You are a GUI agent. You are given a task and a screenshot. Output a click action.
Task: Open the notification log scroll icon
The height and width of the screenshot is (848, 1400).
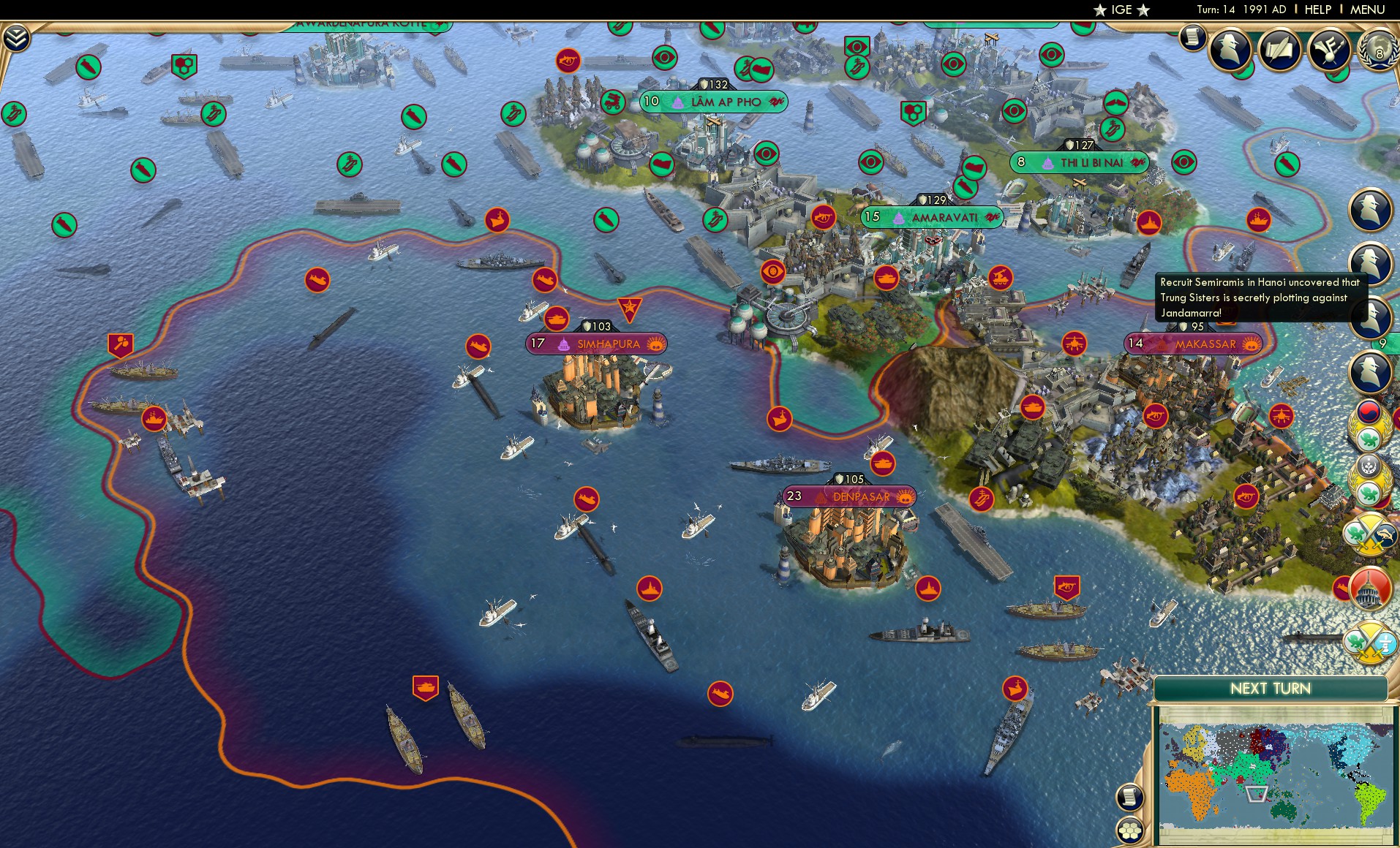click(x=1193, y=37)
